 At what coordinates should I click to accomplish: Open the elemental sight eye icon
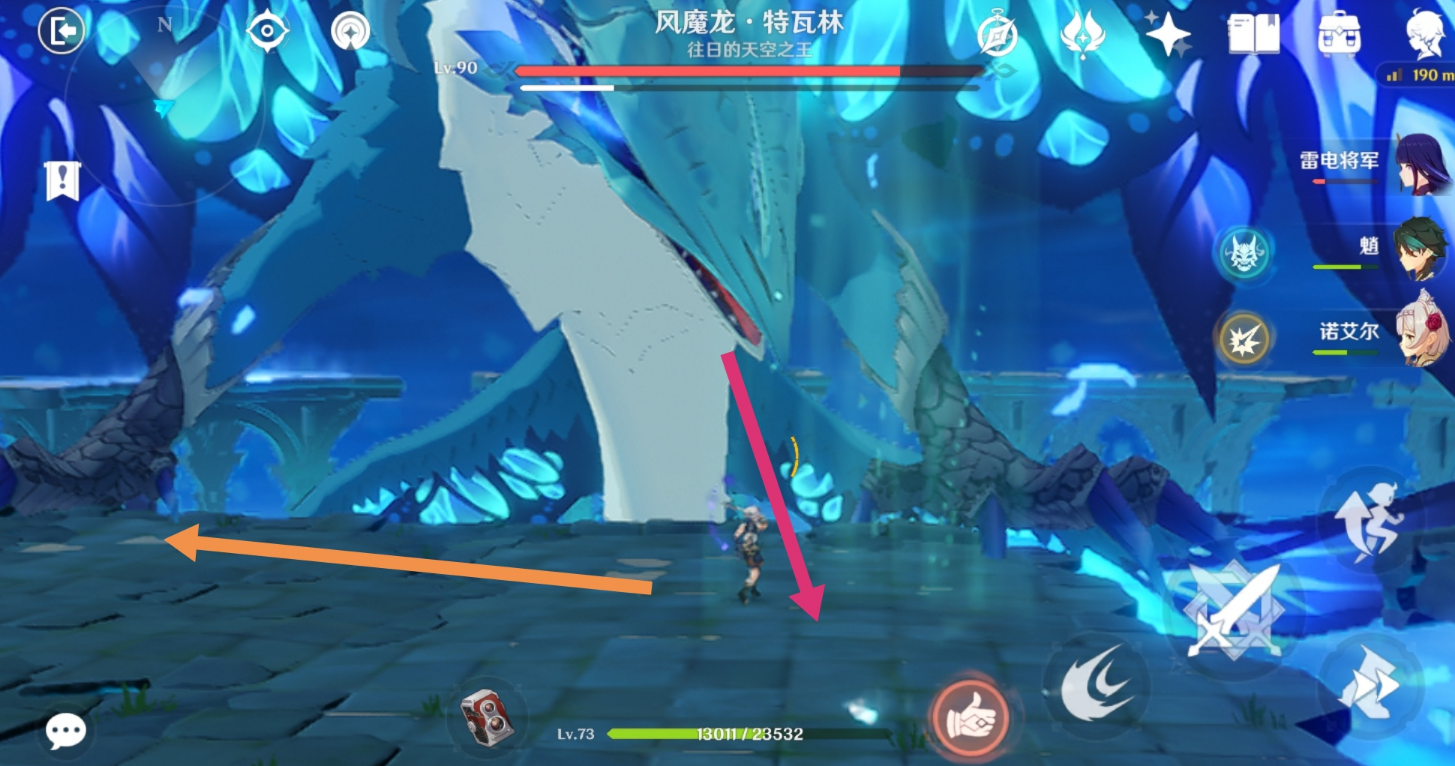click(x=268, y=32)
